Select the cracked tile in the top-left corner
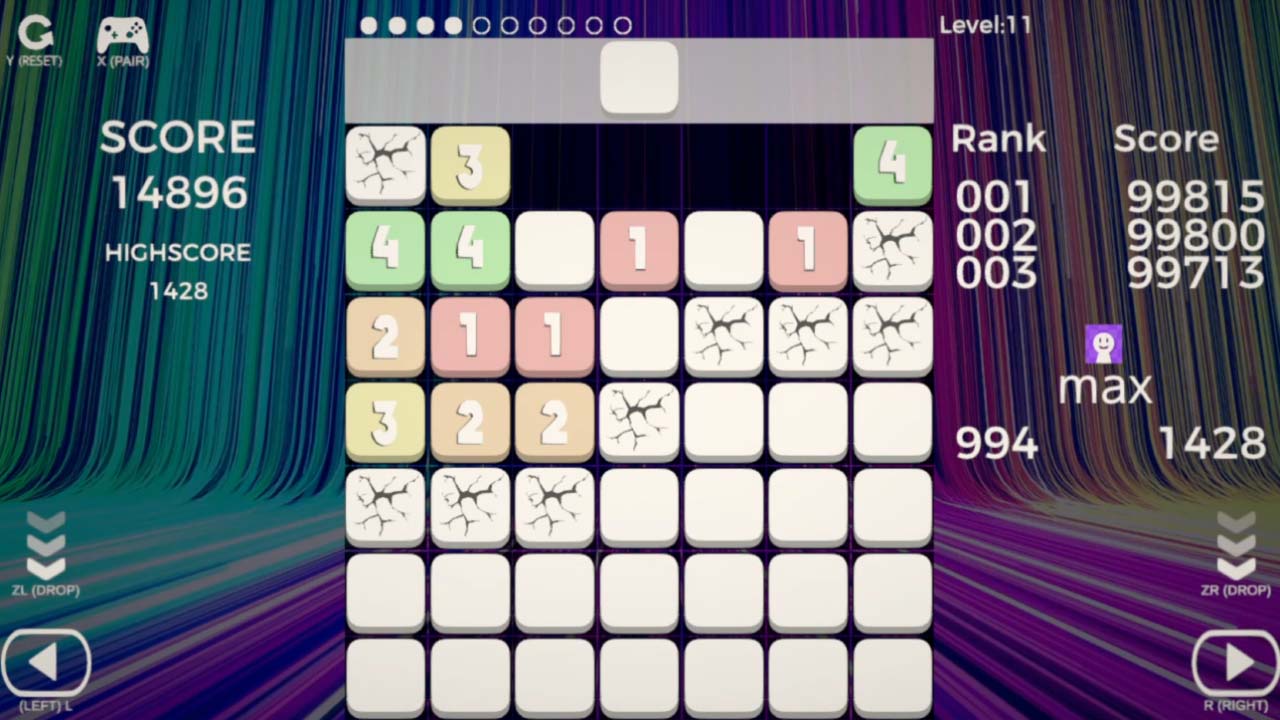The width and height of the screenshot is (1280, 720). [x=385, y=165]
